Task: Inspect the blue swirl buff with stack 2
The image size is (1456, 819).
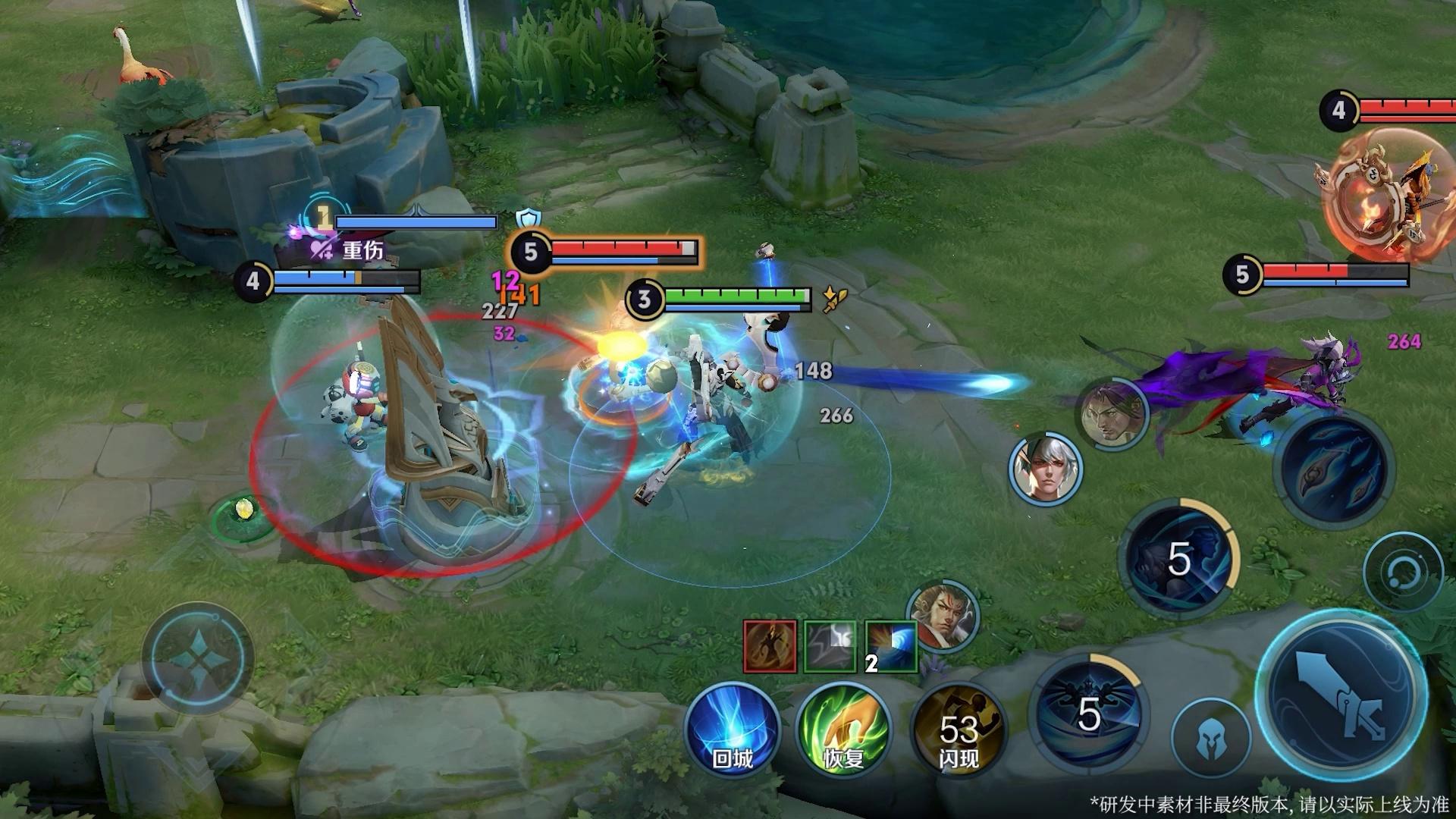Action: click(x=890, y=646)
